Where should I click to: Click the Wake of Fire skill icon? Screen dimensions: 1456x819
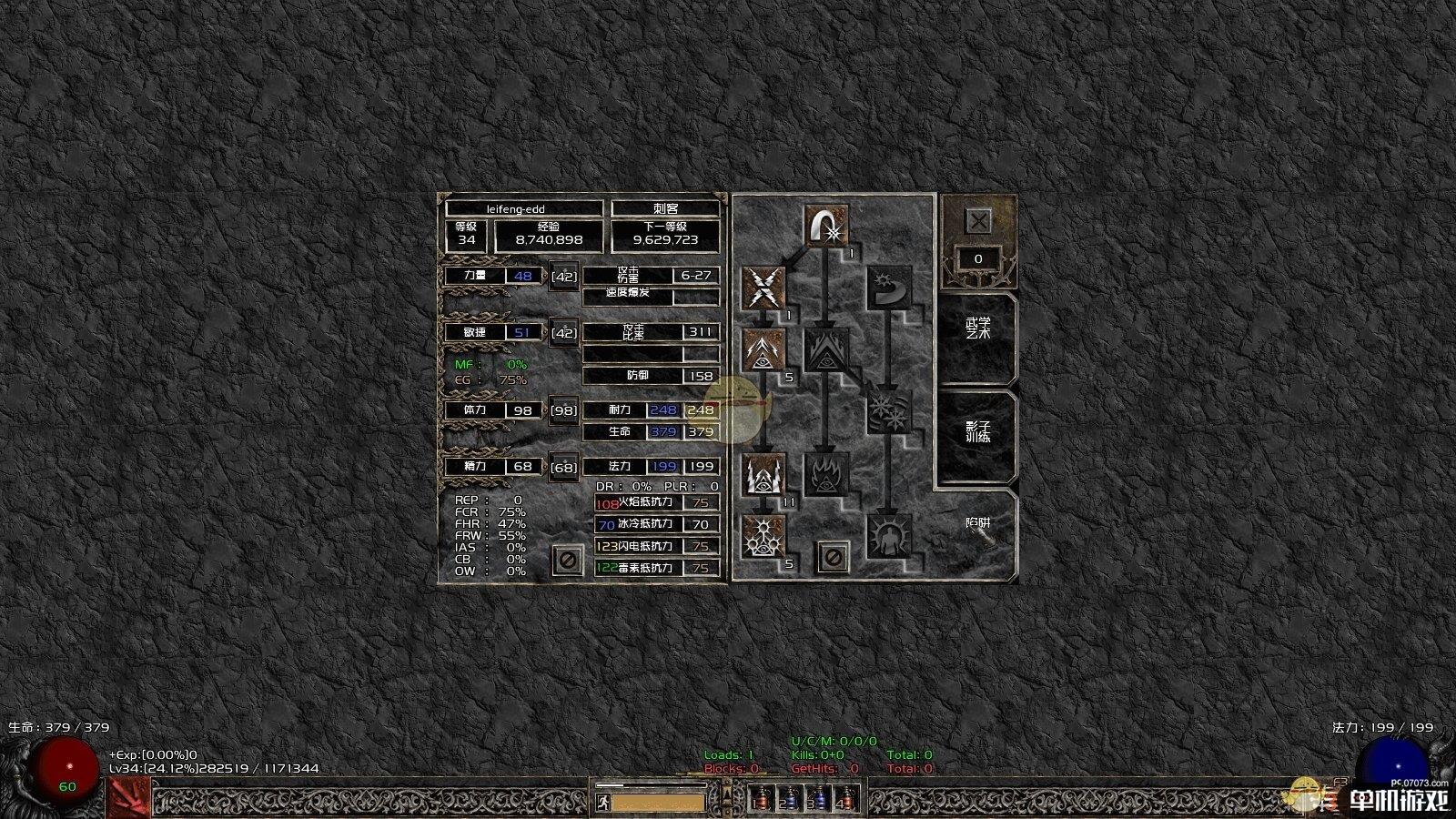pyautogui.click(x=826, y=350)
